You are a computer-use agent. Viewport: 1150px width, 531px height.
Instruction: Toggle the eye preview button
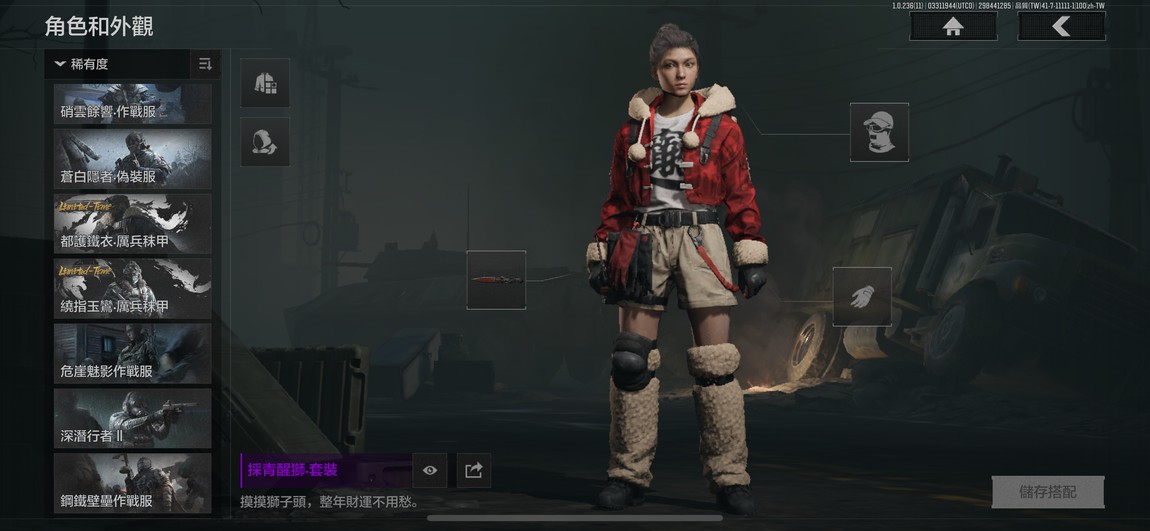pyautogui.click(x=430, y=470)
